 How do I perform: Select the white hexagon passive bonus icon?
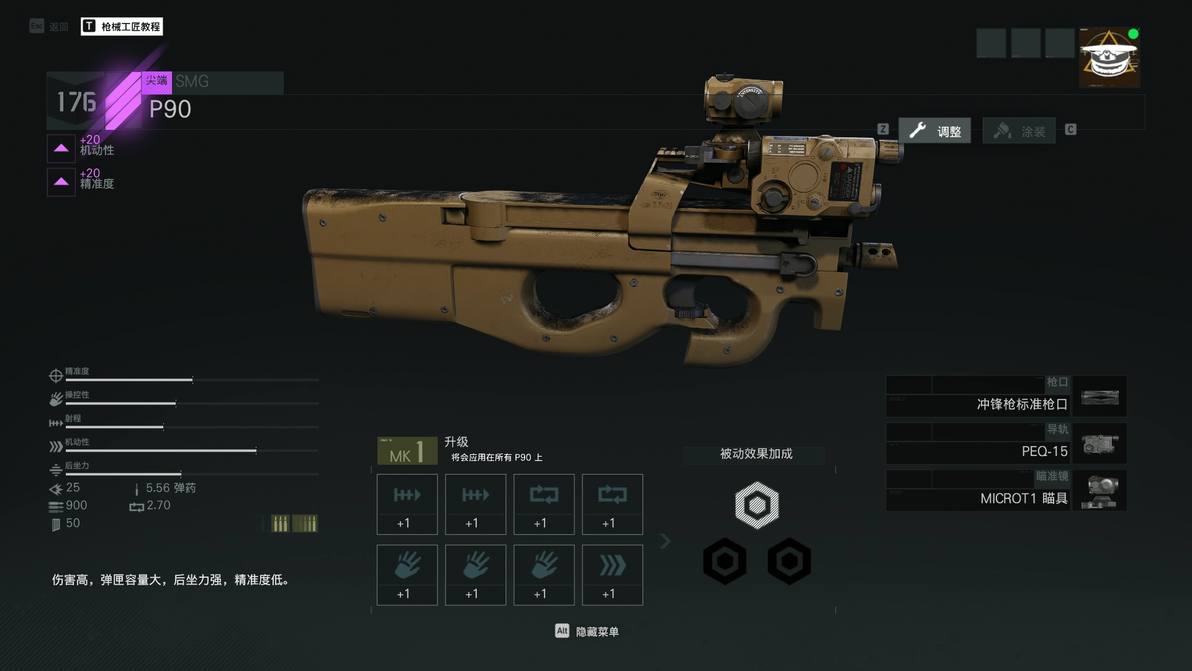pyautogui.click(x=757, y=505)
